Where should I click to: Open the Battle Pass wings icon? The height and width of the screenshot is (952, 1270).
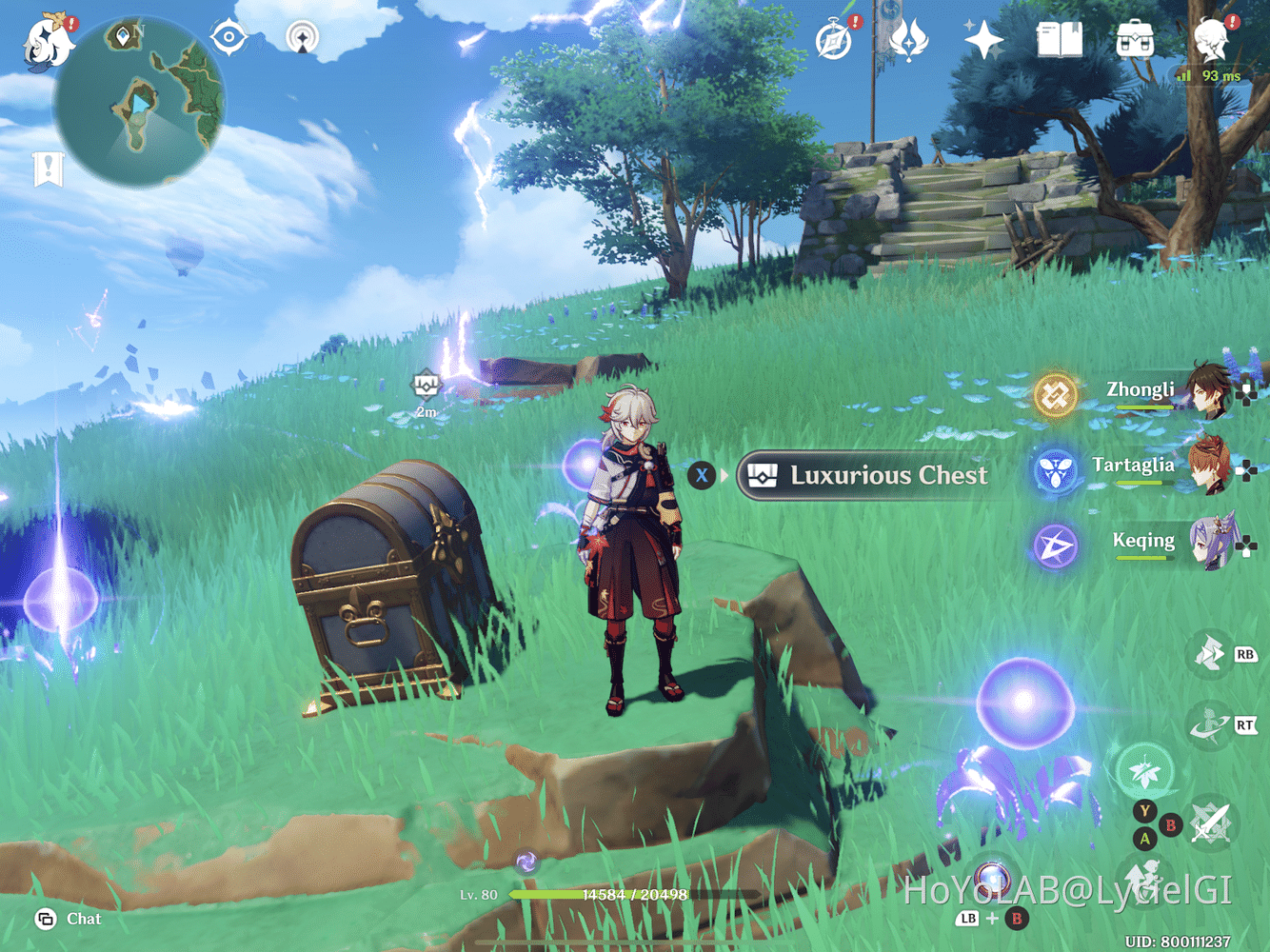click(x=907, y=40)
